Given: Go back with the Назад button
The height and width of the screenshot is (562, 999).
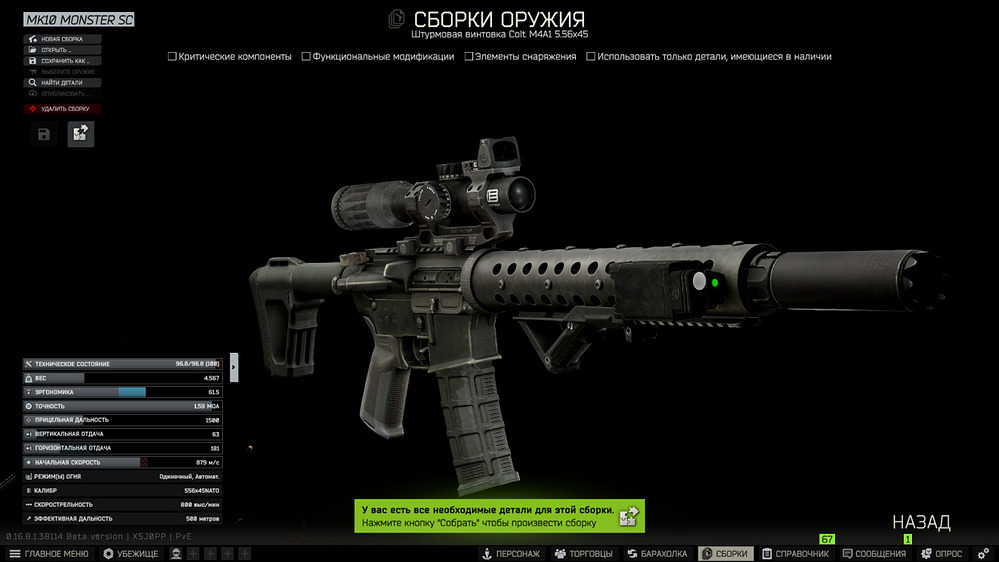Looking at the screenshot, I should coord(921,522).
